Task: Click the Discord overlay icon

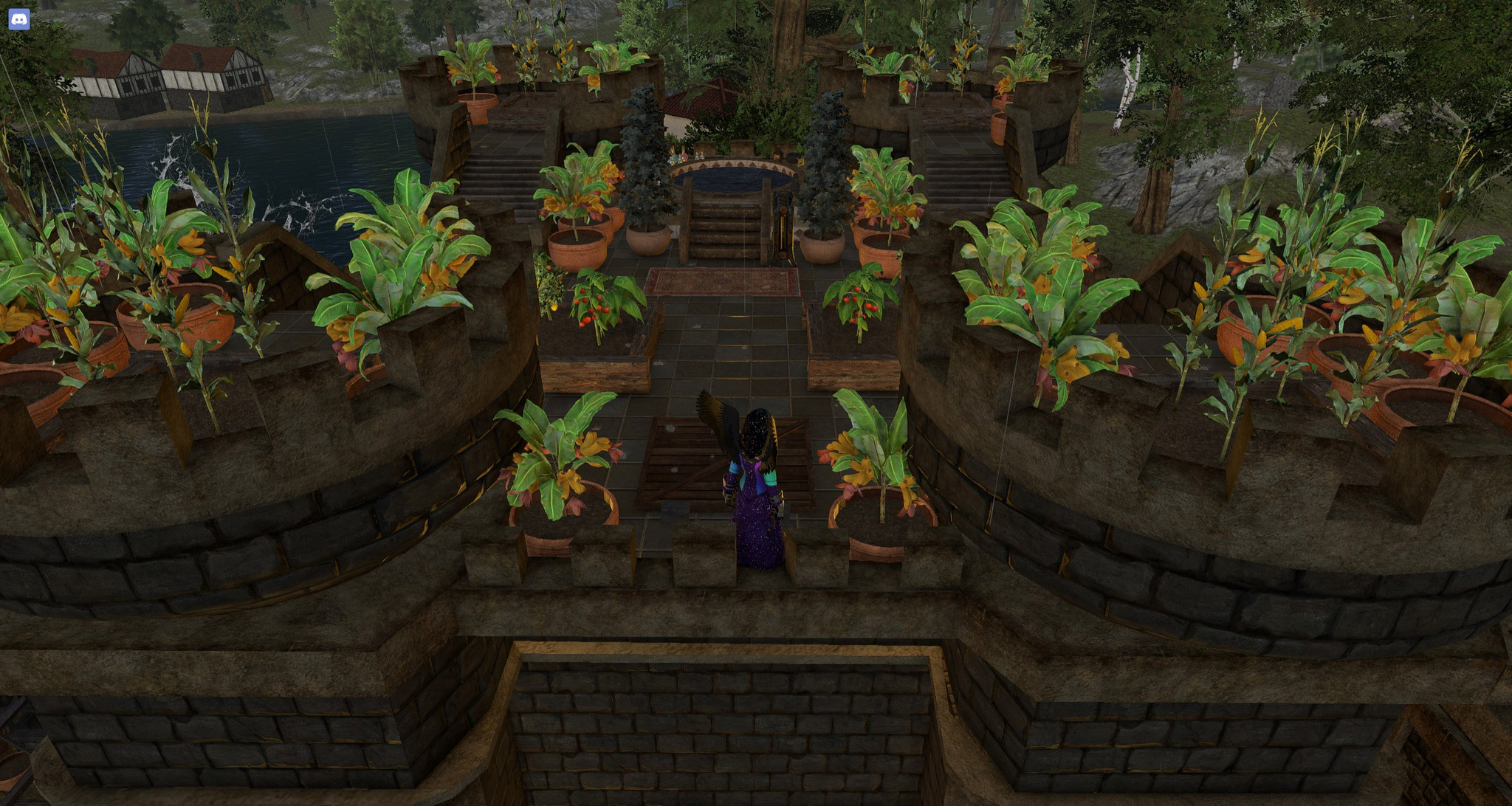Action: pos(19,19)
